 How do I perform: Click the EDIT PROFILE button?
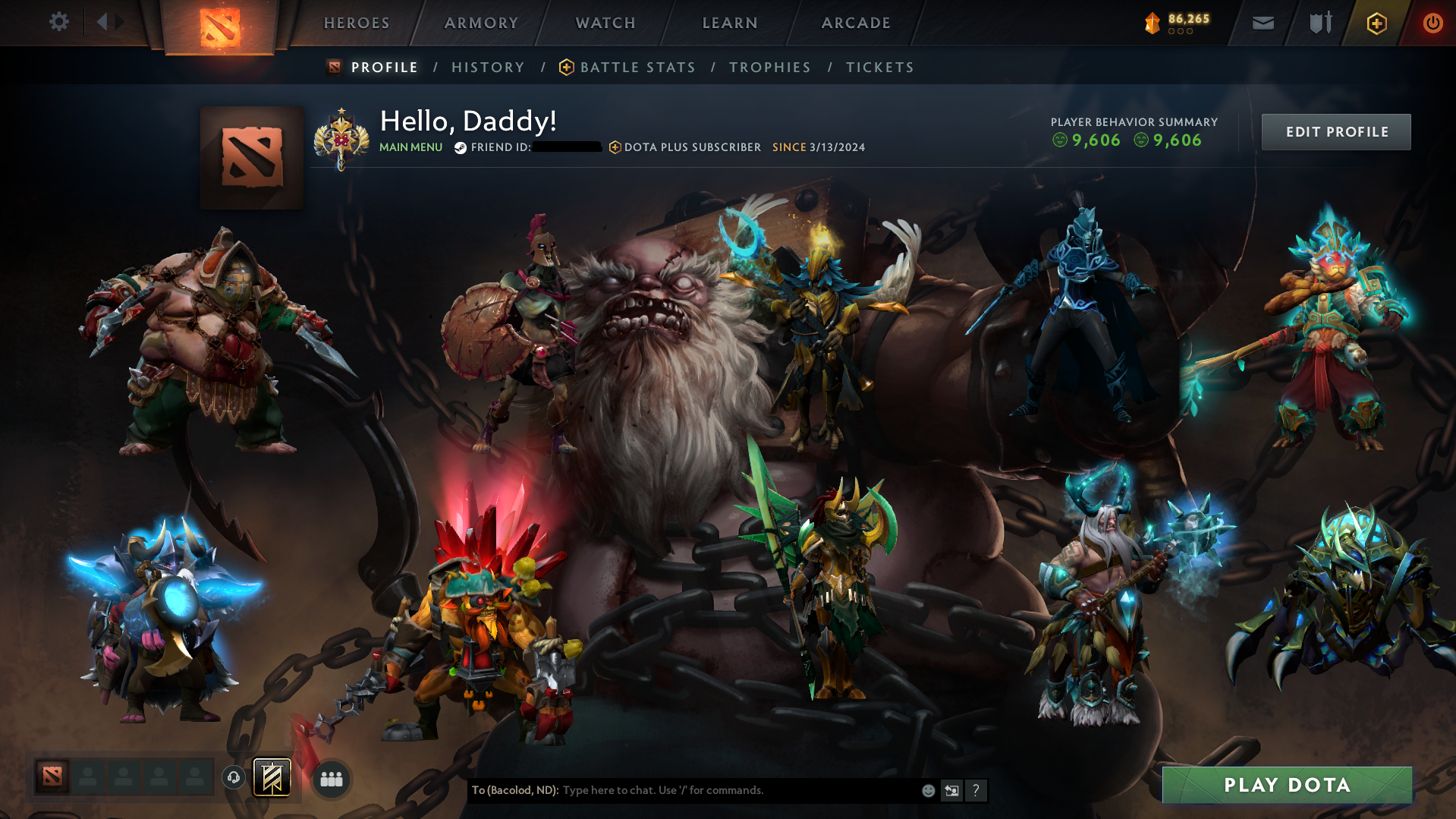click(1336, 131)
